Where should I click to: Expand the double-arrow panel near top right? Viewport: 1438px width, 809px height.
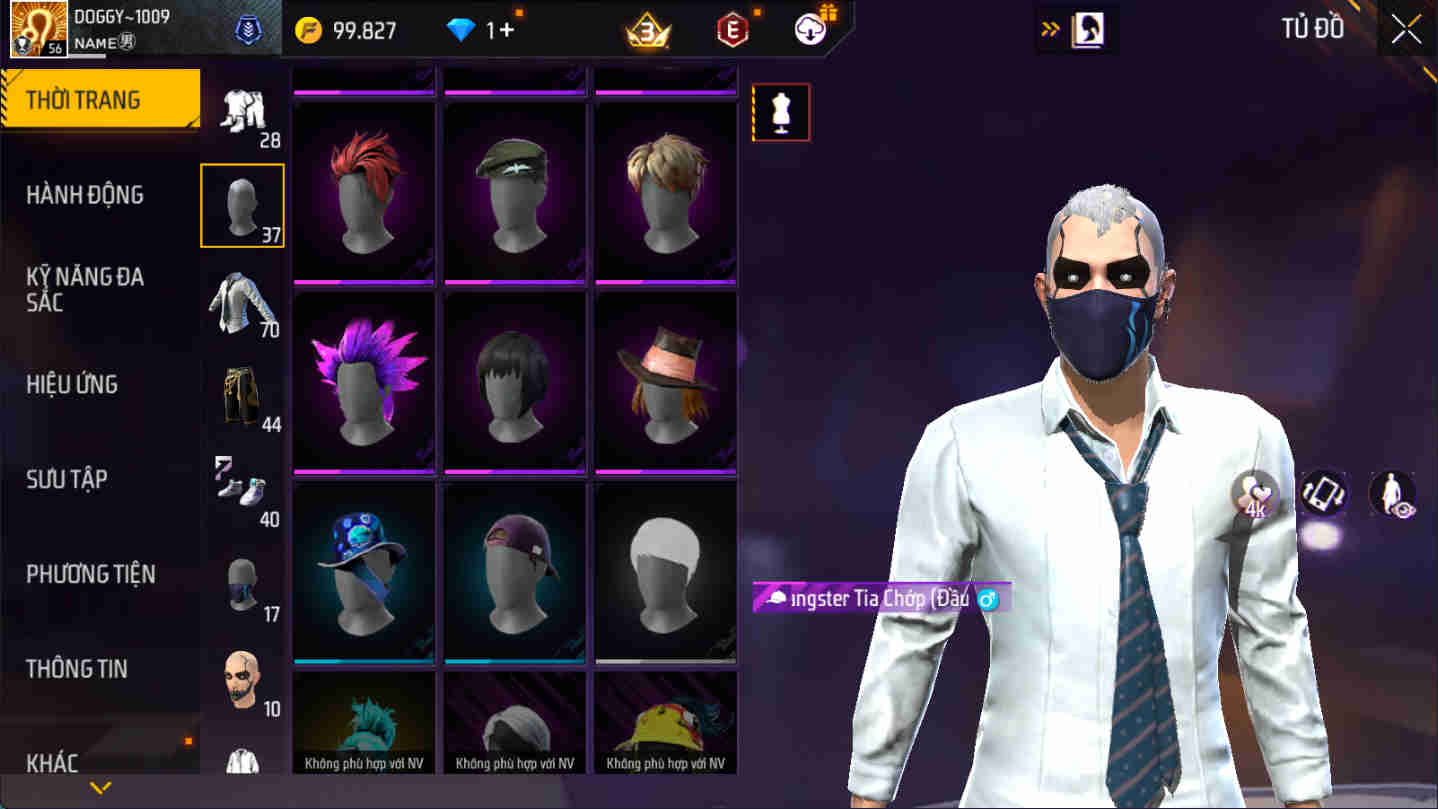click(x=1049, y=28)
